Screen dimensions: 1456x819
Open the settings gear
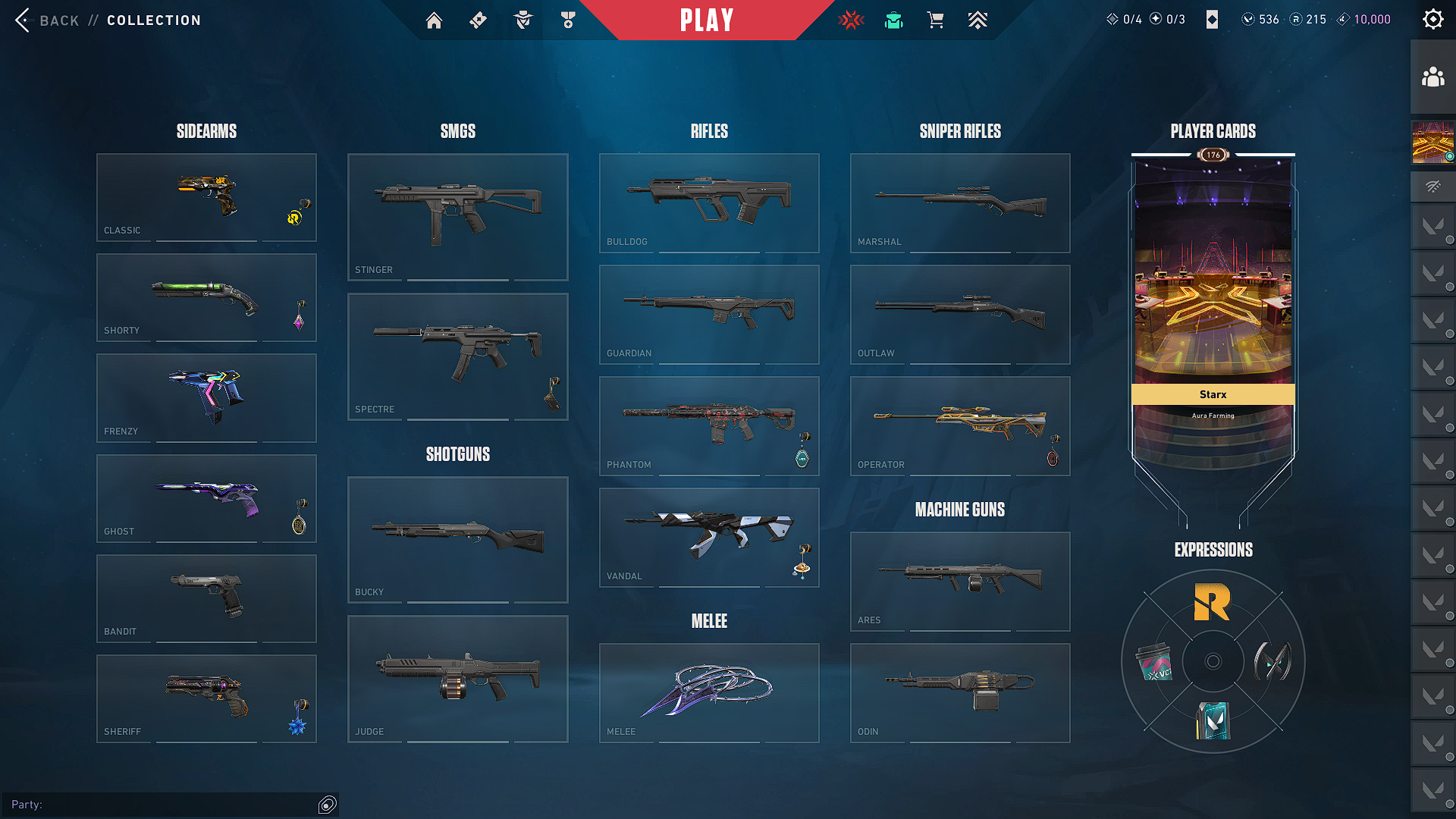point(1432,20)
